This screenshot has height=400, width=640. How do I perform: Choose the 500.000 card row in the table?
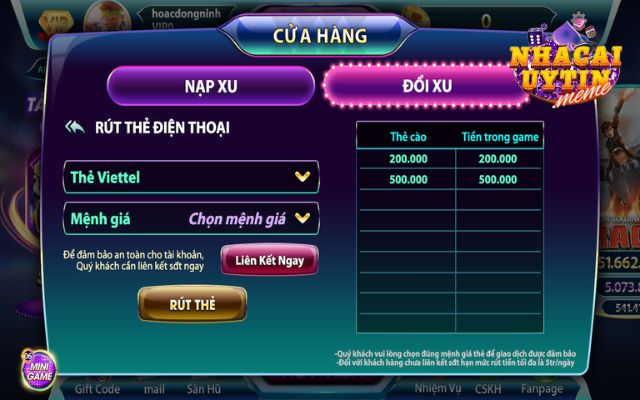point(450,180)
